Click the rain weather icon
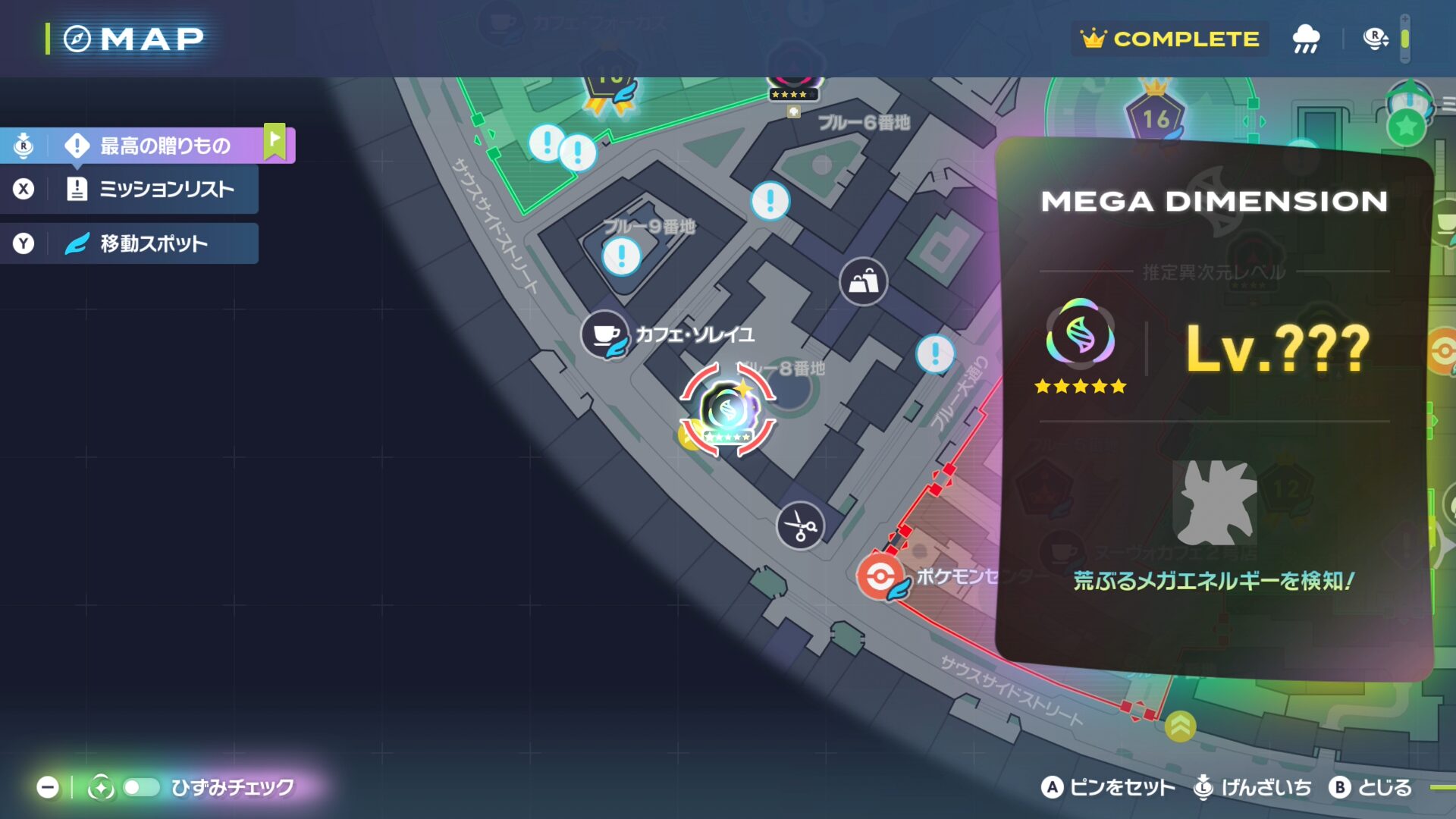The image size is (1456, 819). tap(1306, 39)
